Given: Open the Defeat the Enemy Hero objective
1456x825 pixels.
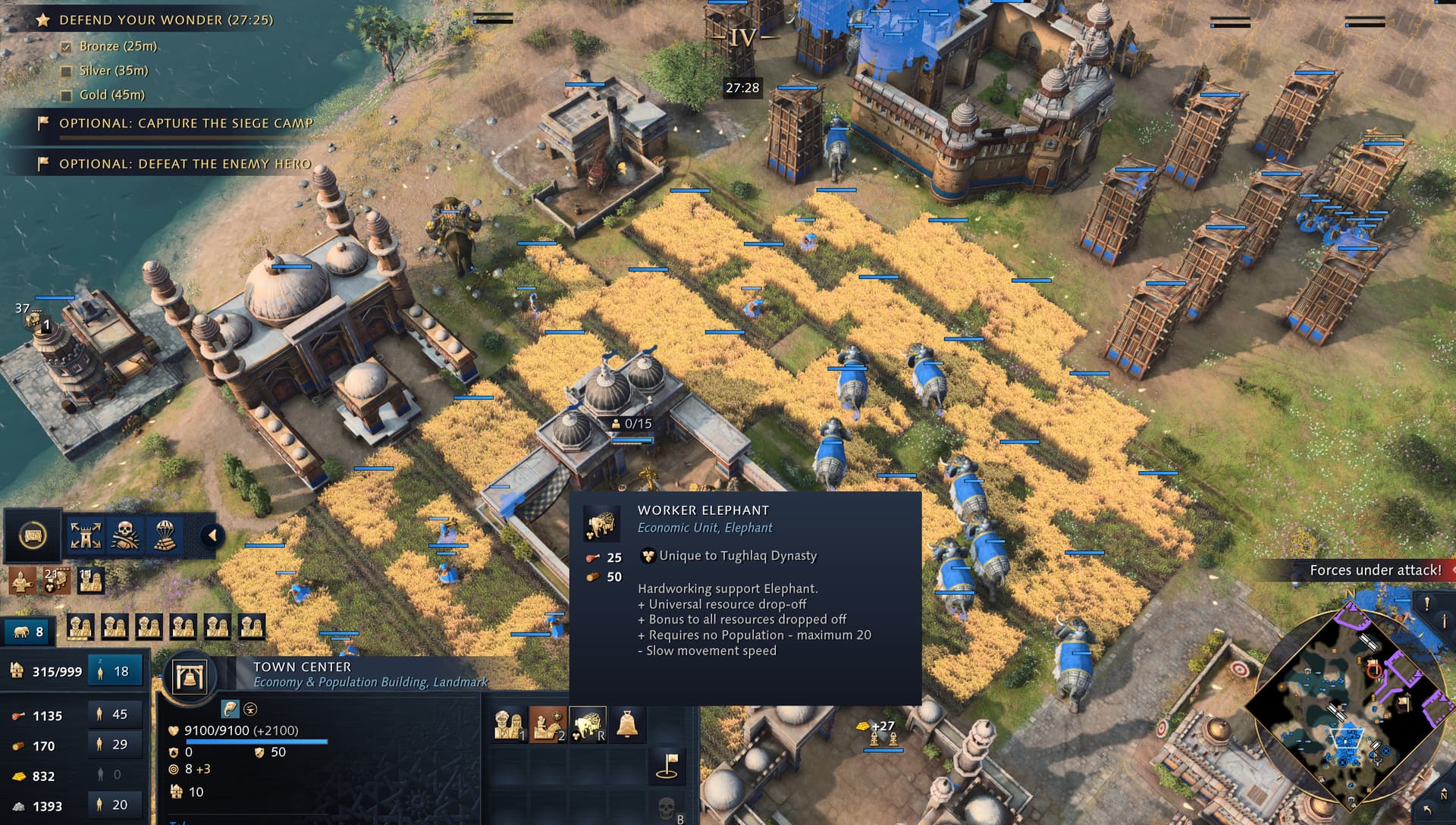Looking at the screenshot, I should coord(184,164).
